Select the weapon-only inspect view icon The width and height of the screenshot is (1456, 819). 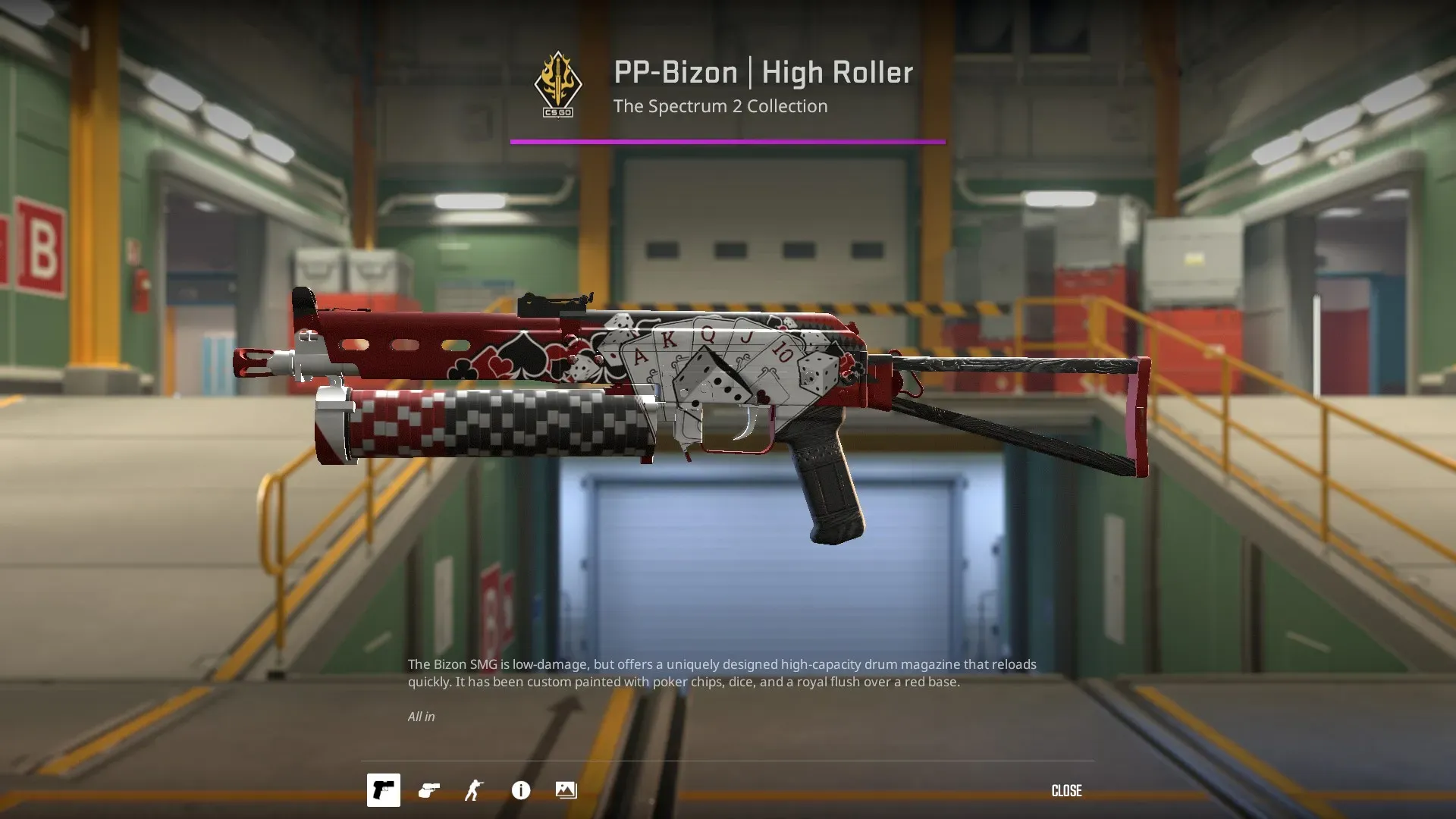pos(384,790)
